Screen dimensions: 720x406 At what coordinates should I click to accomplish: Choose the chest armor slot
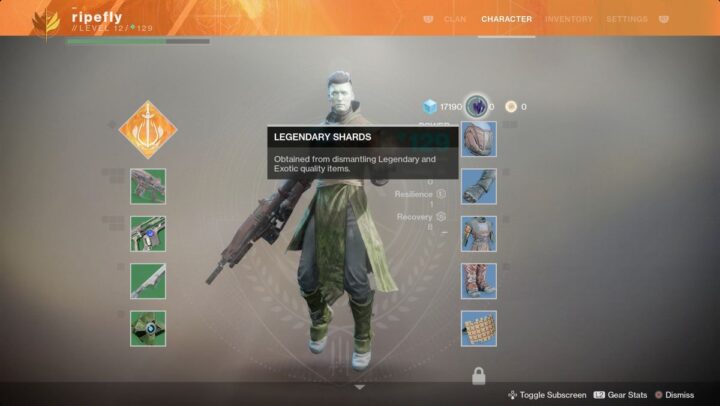pyautogui.click(x=478, y=234)
